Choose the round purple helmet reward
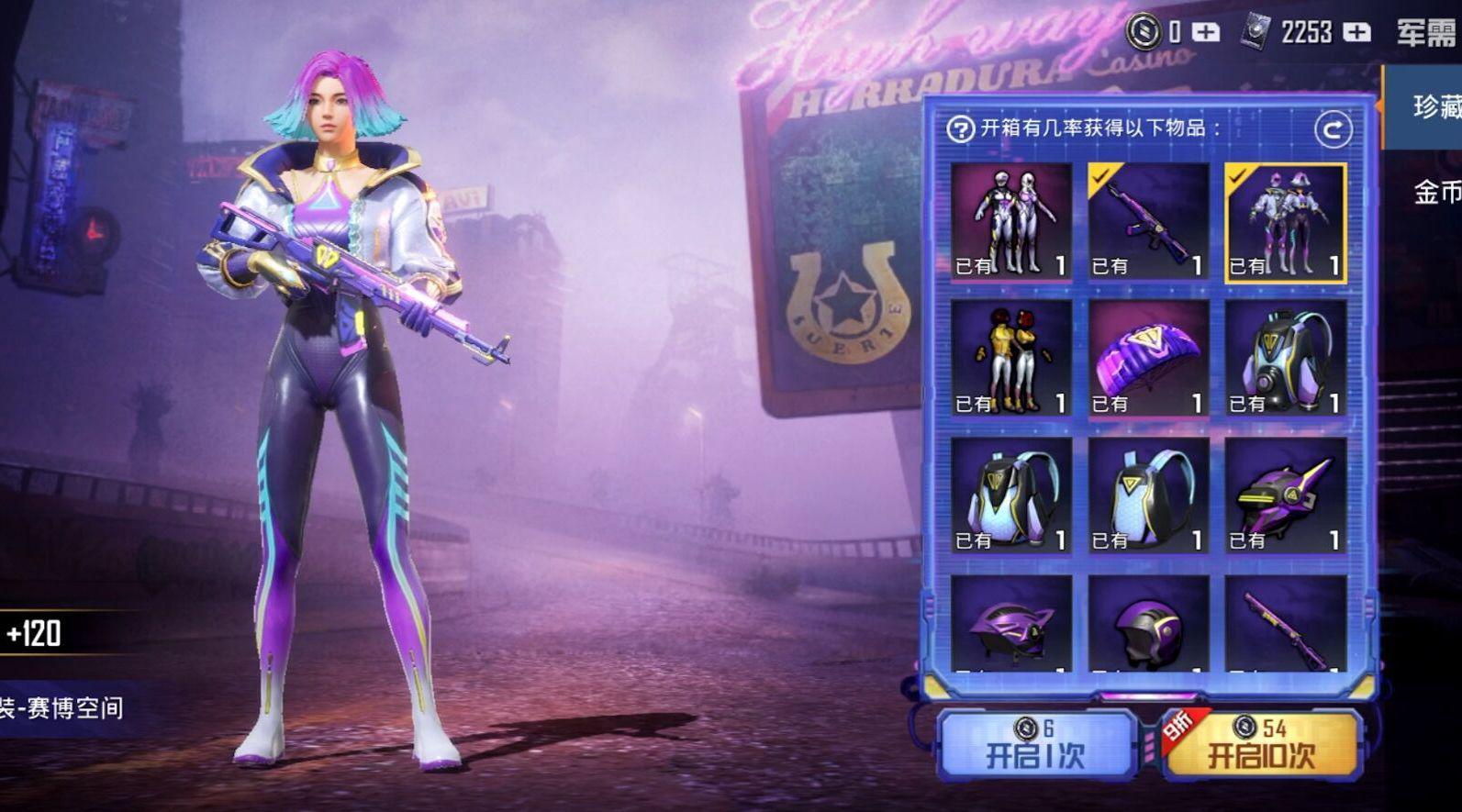Image resolution: width=1462 pixels, height=812 pixels. [x=1148, y=624]
